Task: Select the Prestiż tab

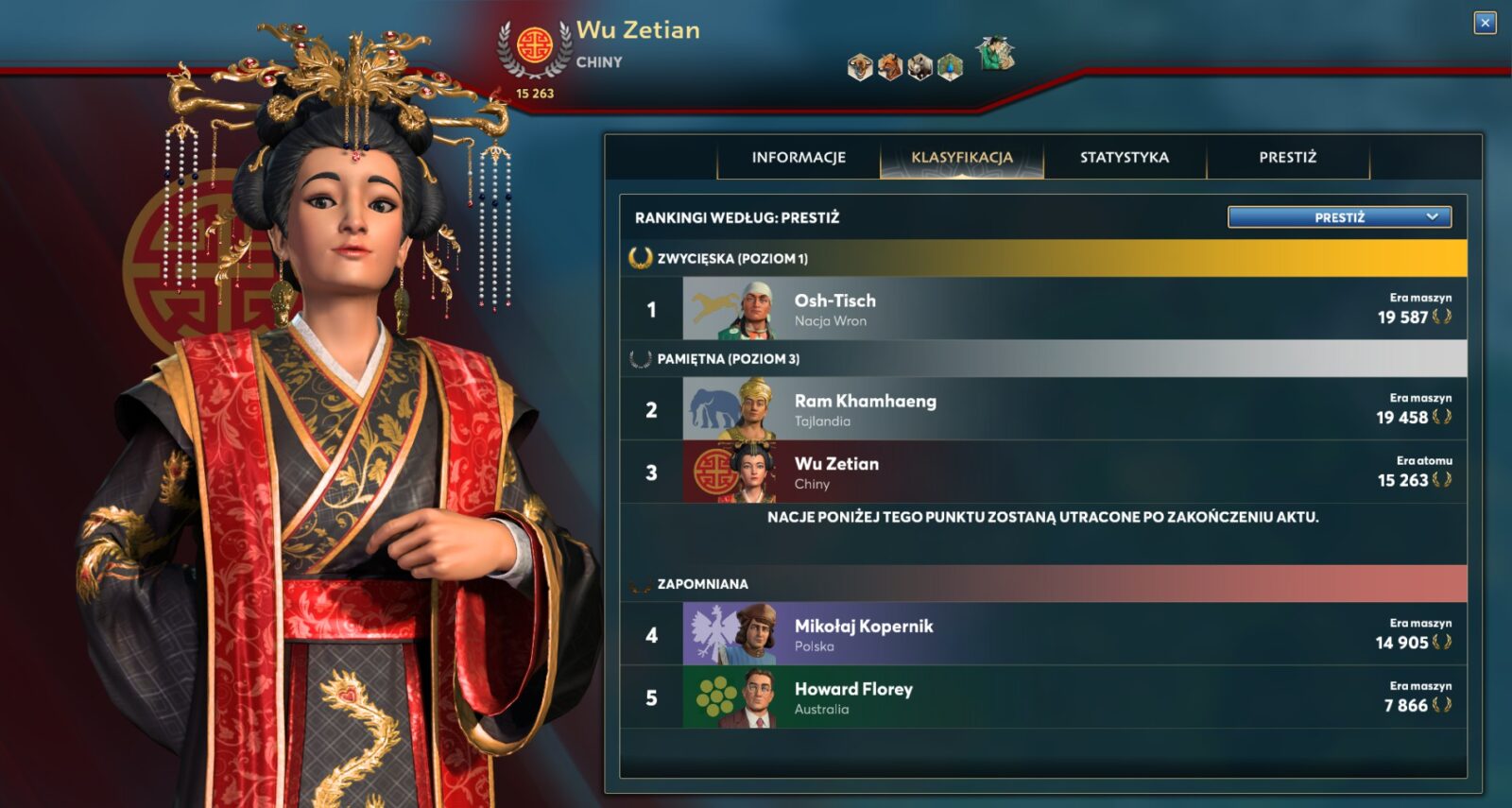Action: [x=1287, y=158]
